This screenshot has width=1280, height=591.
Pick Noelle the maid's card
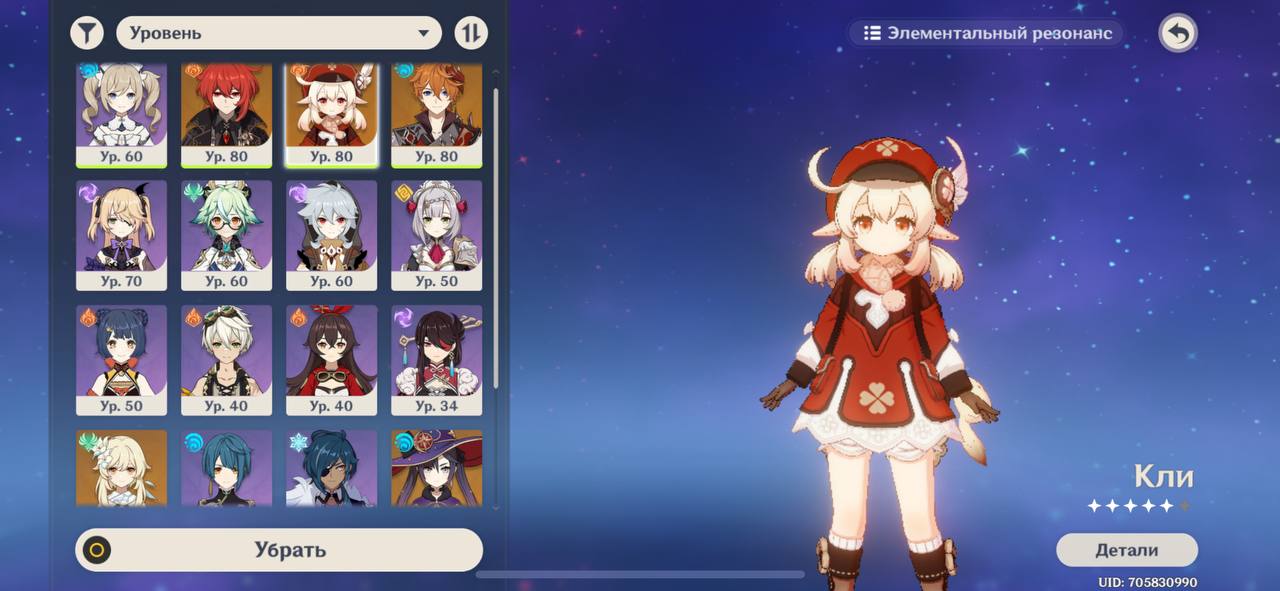point(437,236)
